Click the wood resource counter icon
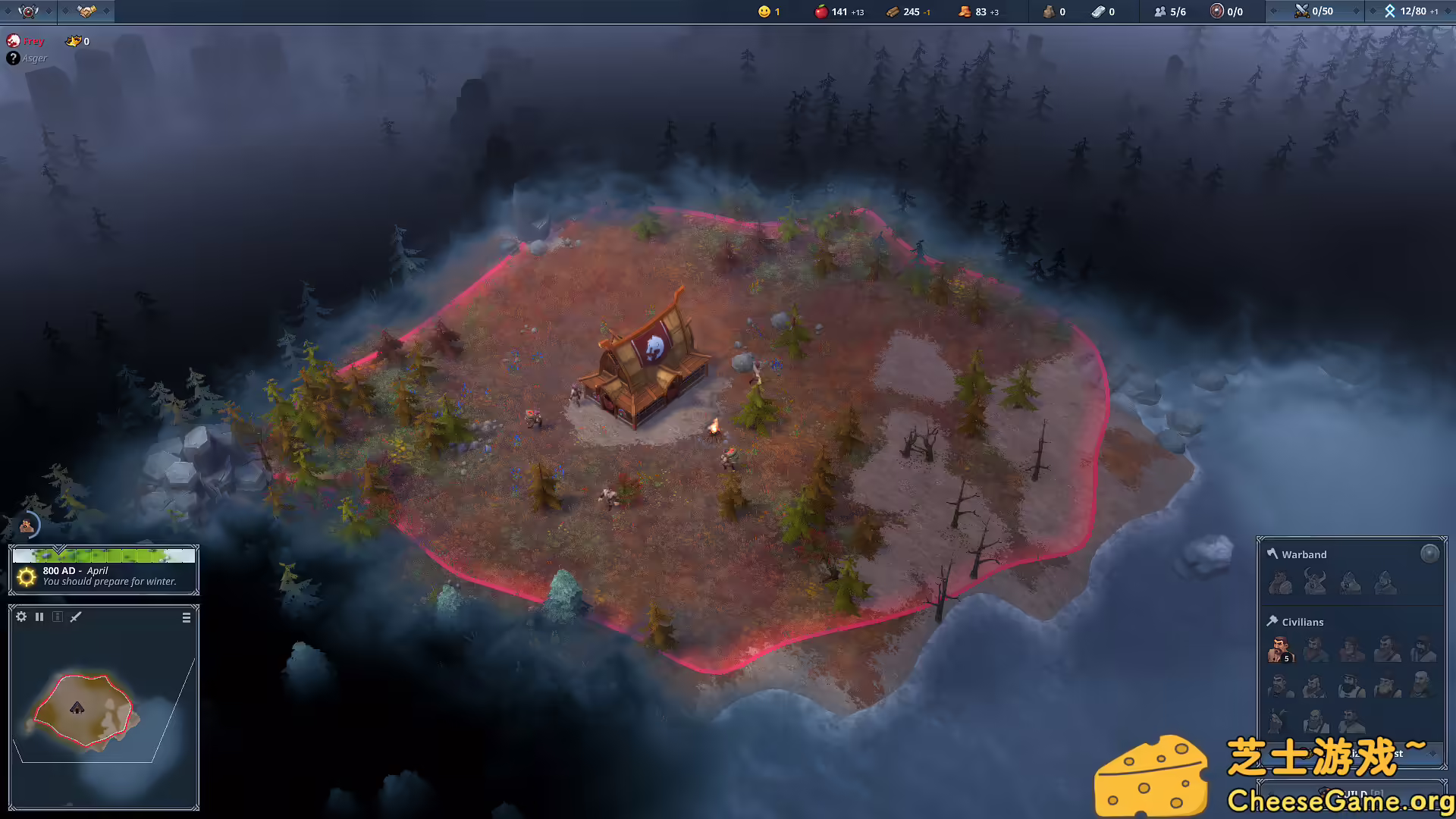Screen dimensions: 1456x819 coord(893,11)
